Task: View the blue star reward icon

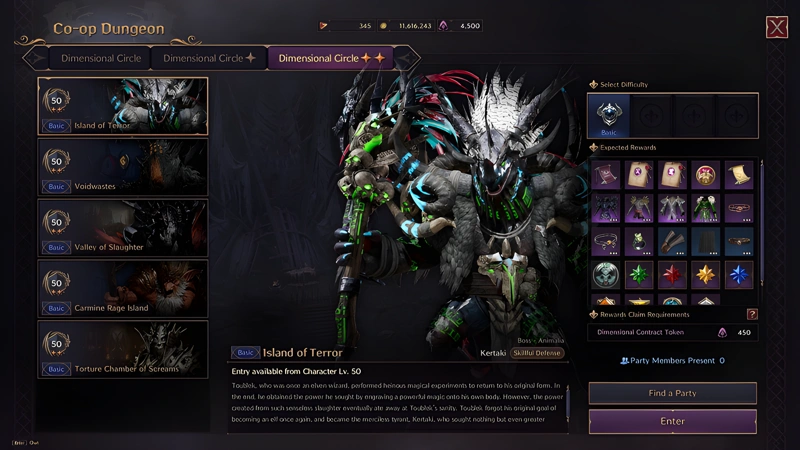Action: pyautogui.click(x=738, y=274)
